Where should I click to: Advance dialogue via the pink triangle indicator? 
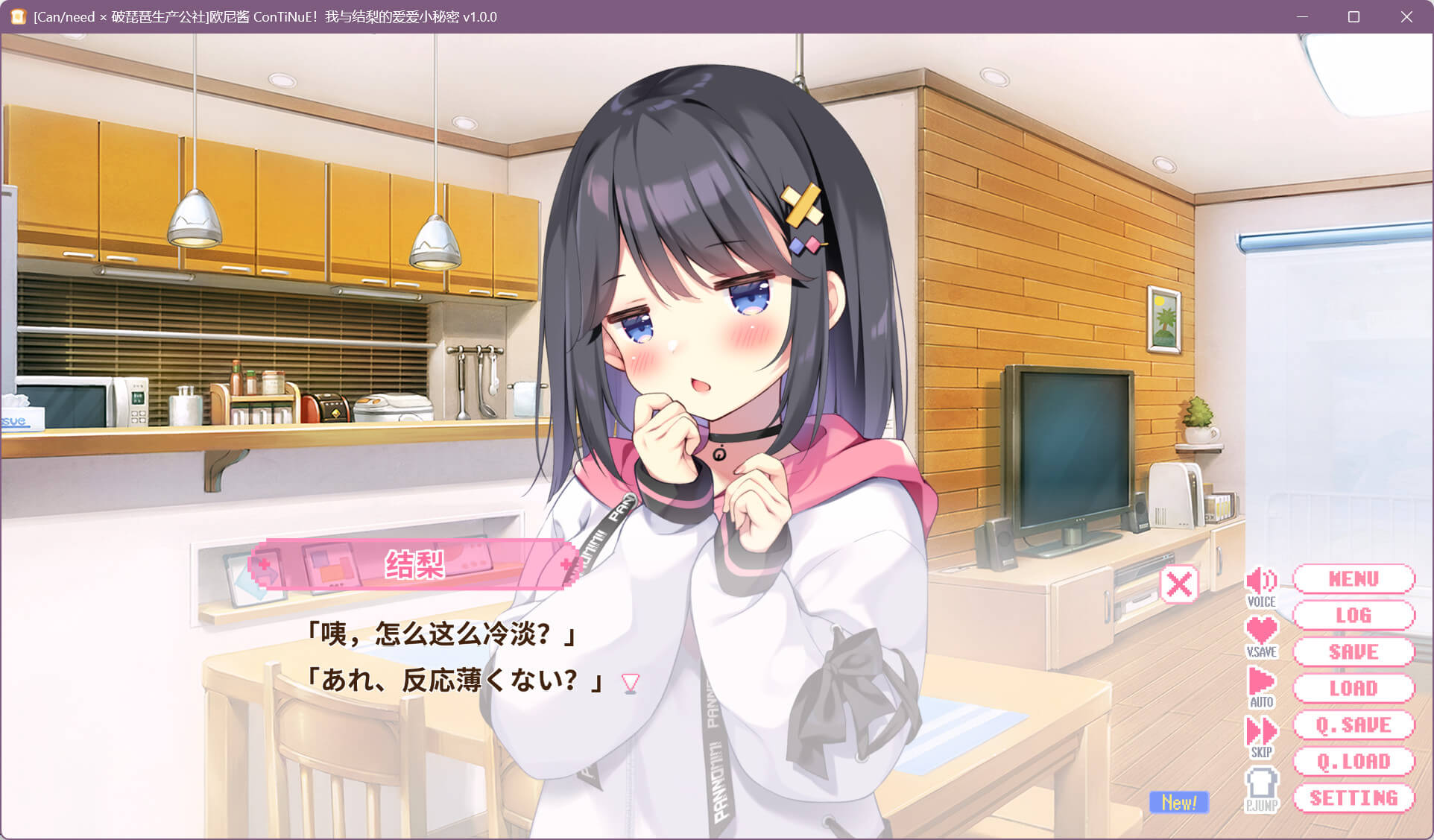[x=631, y=683]
